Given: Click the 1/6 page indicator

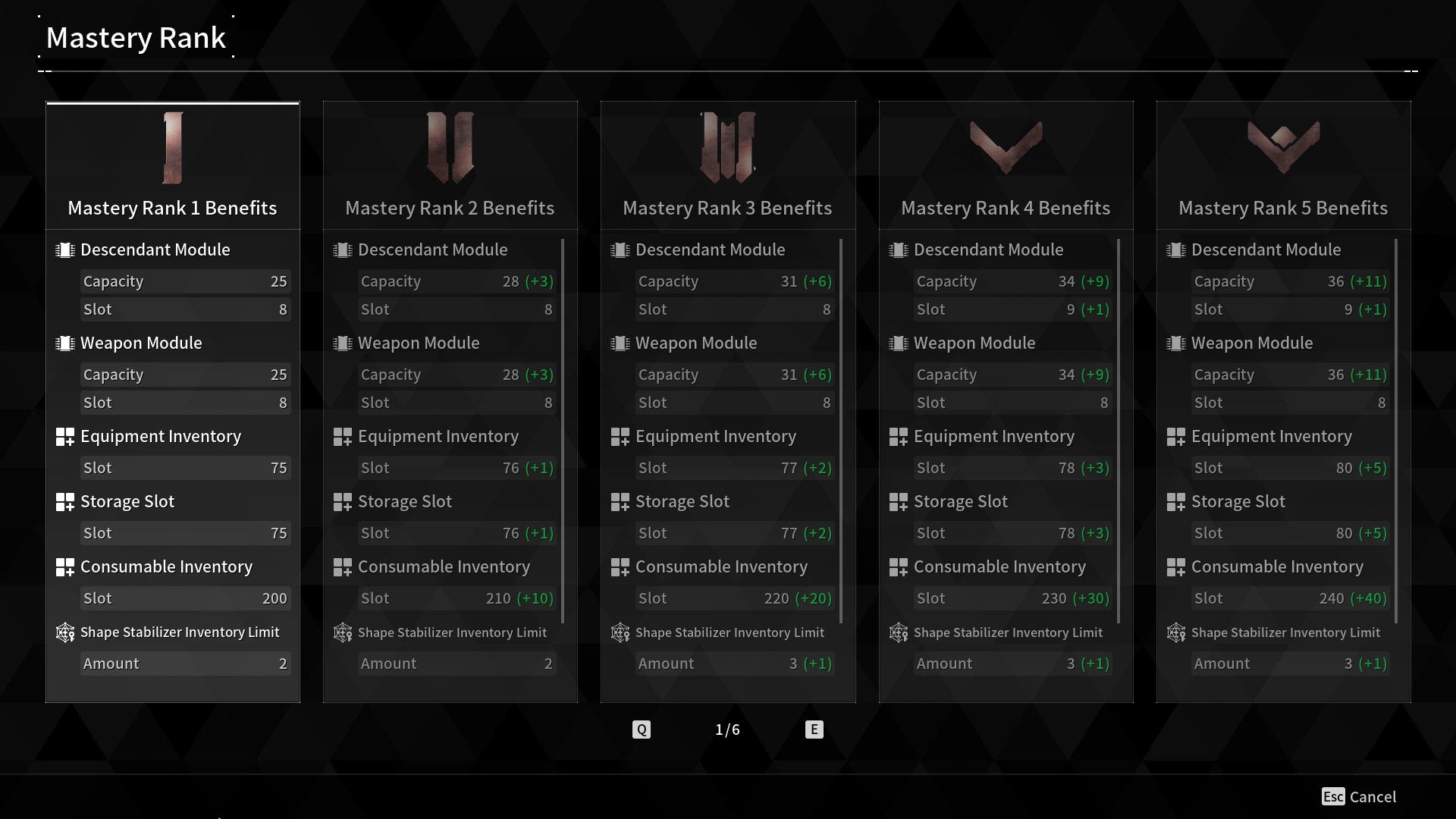Looking at the screenshot, I should click(x=727, y=729).
